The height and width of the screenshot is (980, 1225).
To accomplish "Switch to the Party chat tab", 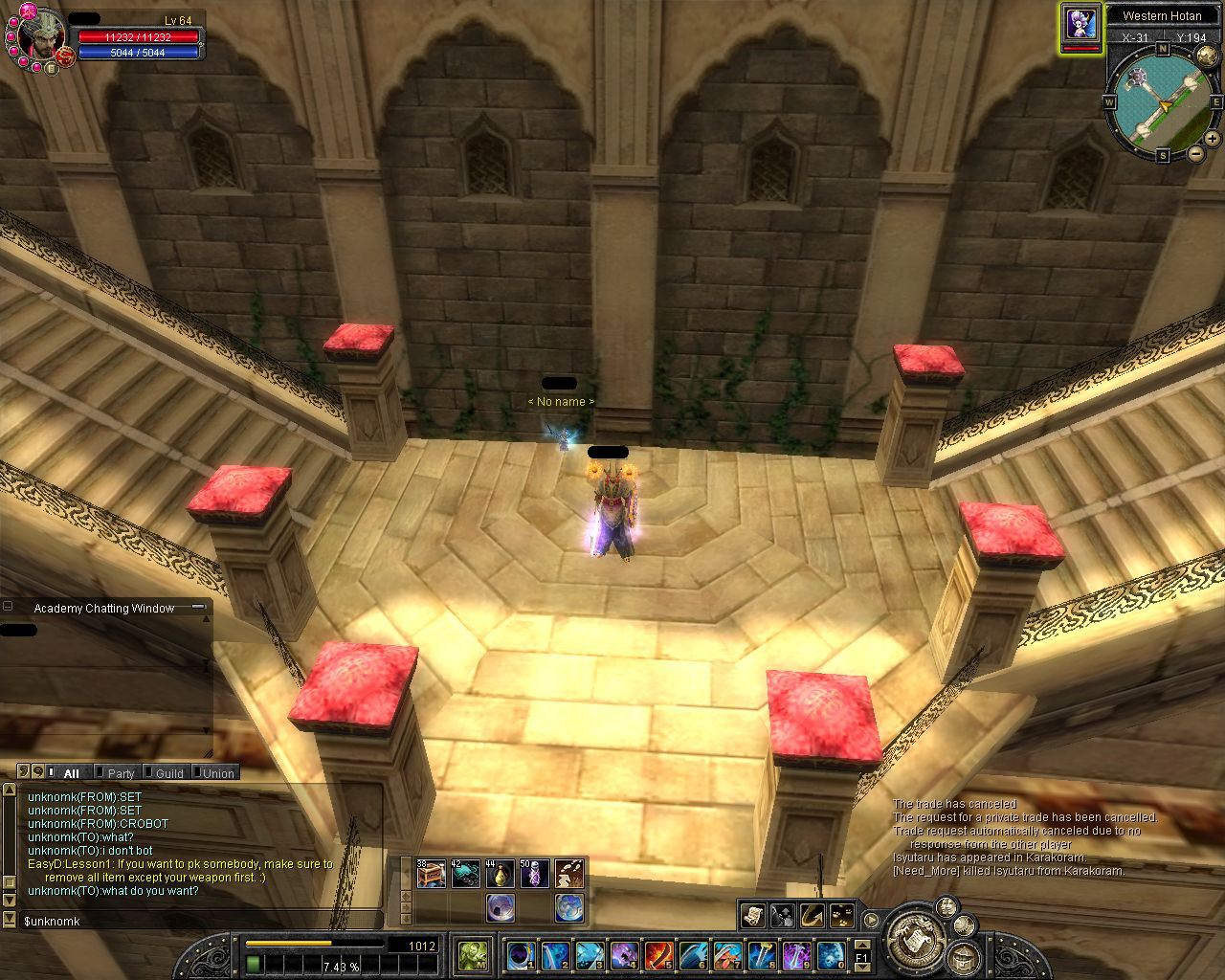I will tap(120, 773).
